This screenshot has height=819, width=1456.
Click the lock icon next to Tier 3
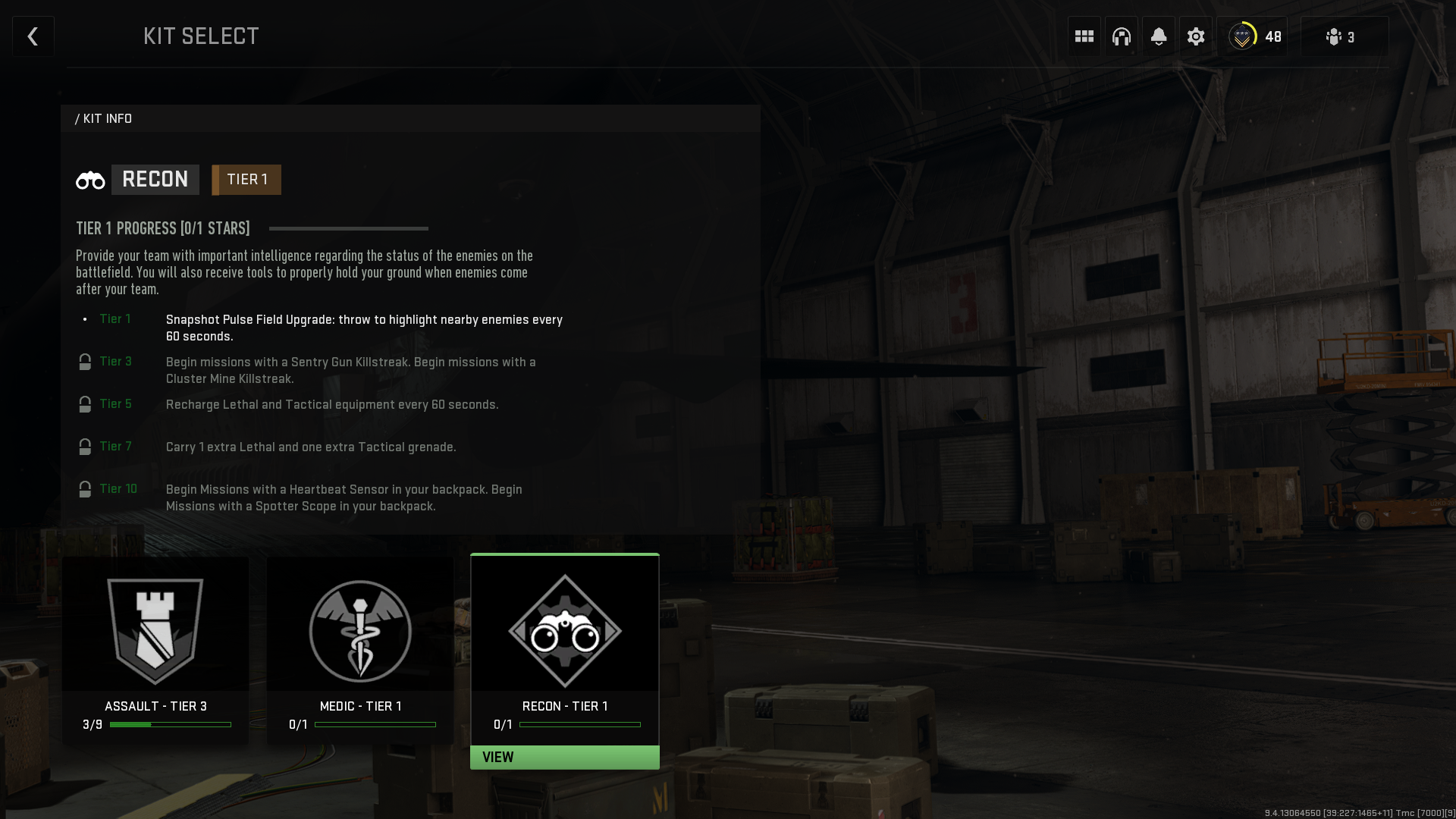pos(84,362)
